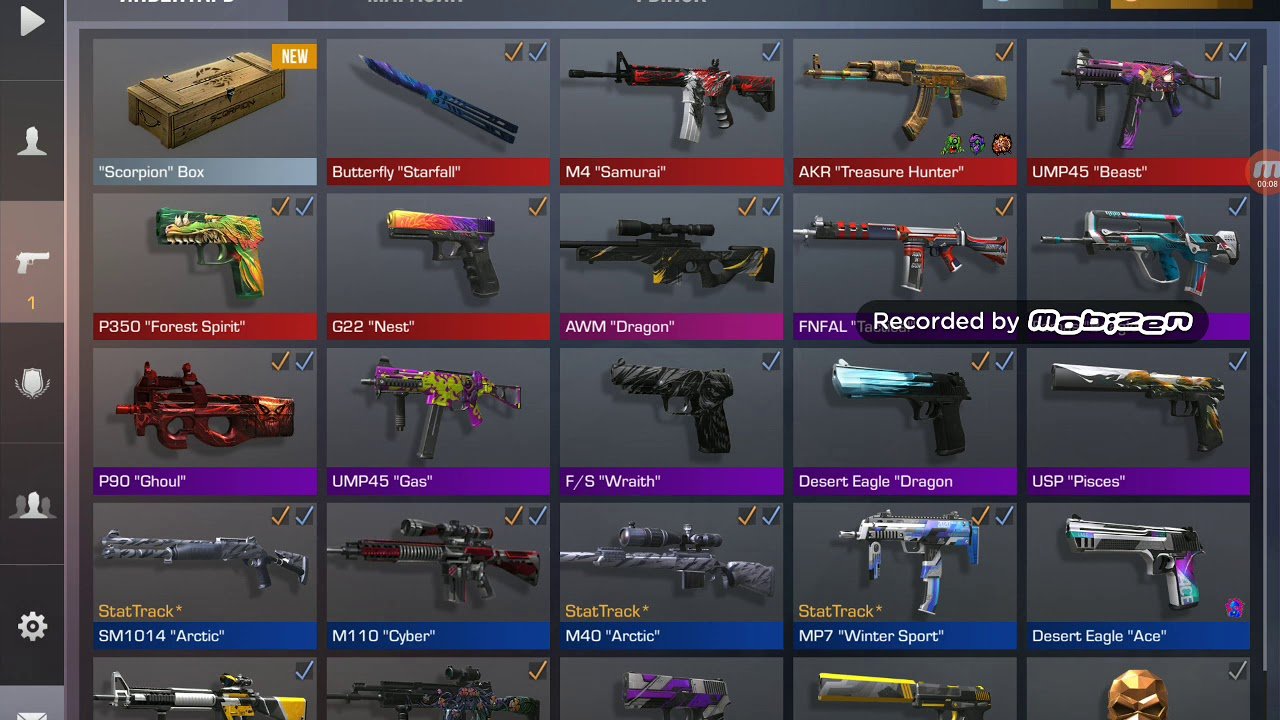Open settings with the gear icon
This screenshot has height=720, width=1280.
click(x=32, y=626)
